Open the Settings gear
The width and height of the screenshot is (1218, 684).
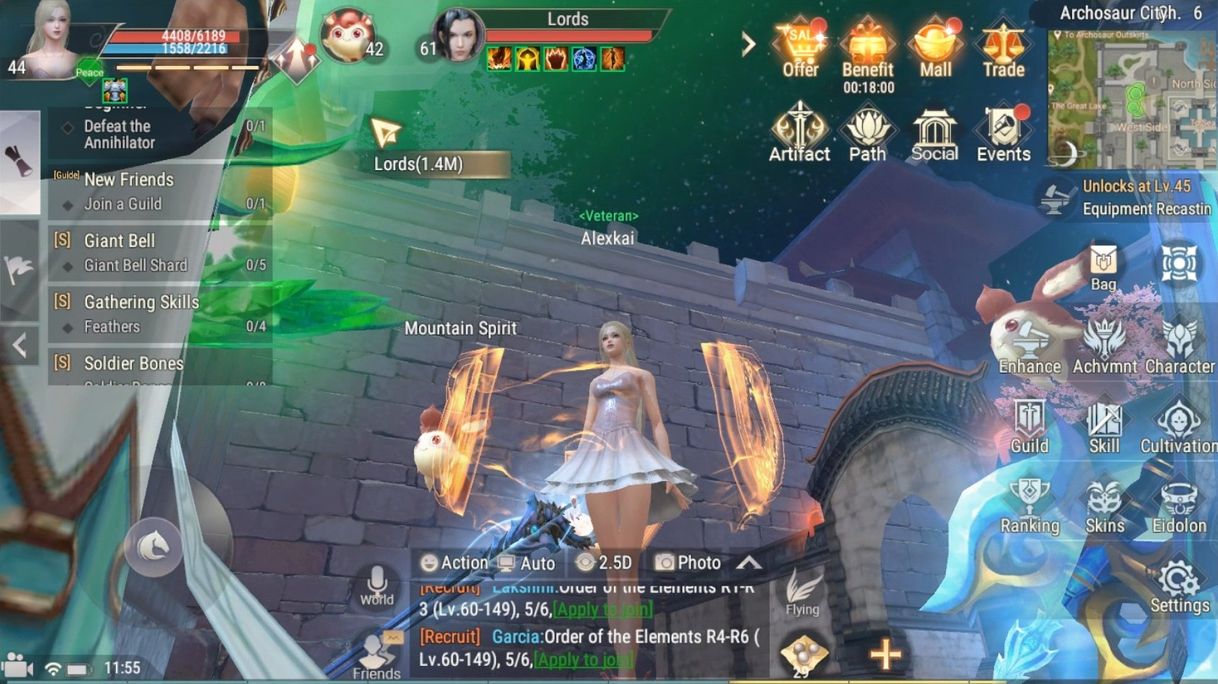[1179, 585]
